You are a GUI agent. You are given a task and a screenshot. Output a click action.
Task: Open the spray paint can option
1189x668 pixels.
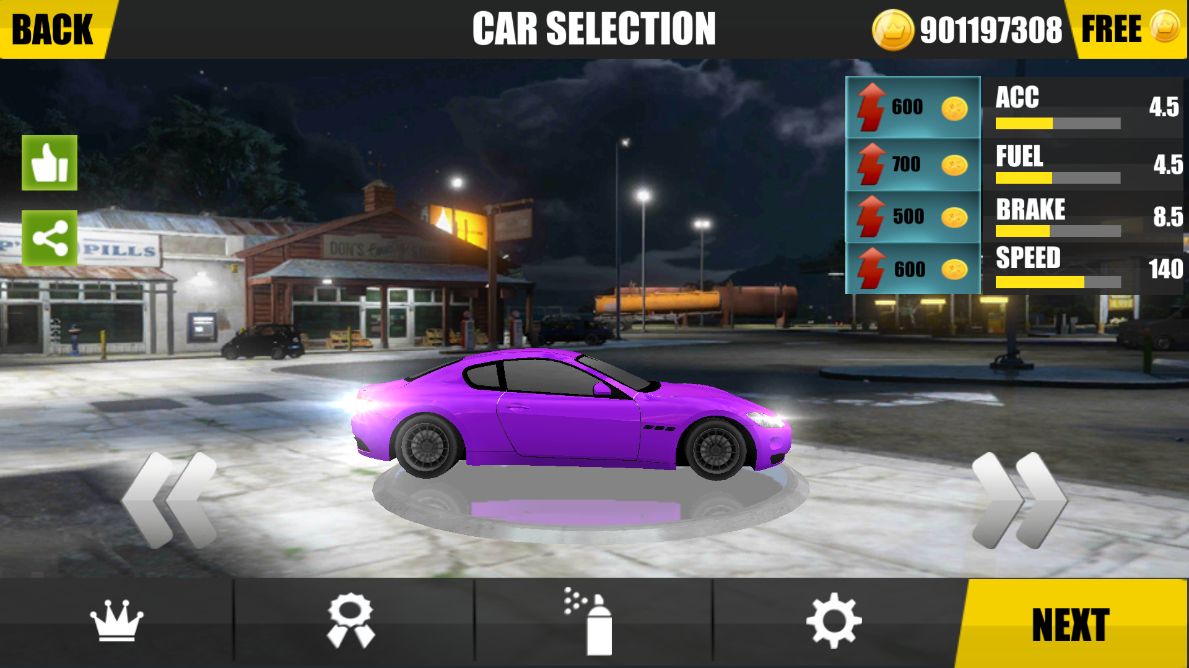590,624
